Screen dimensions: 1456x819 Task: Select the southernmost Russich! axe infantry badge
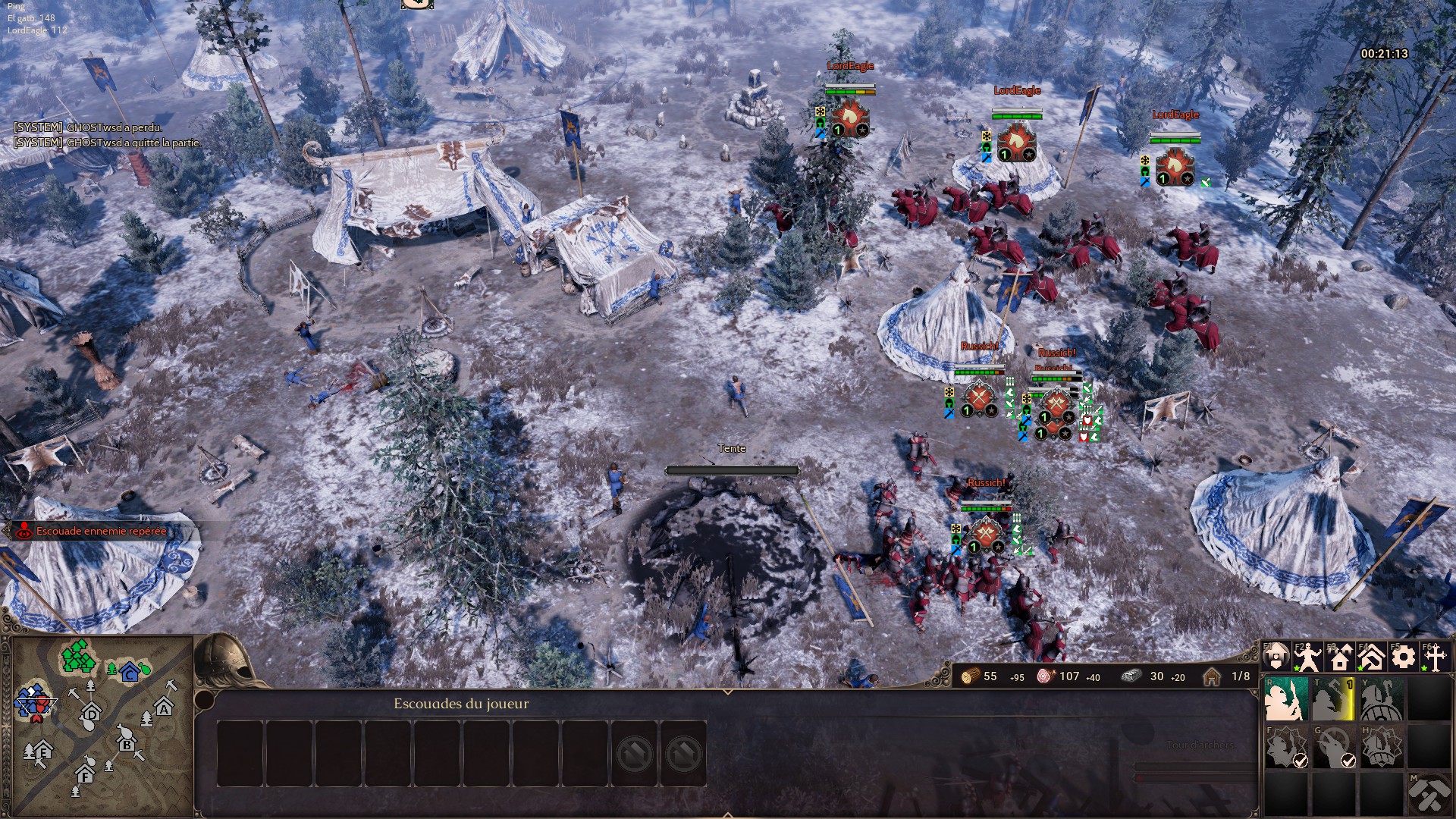click(985, 535)
